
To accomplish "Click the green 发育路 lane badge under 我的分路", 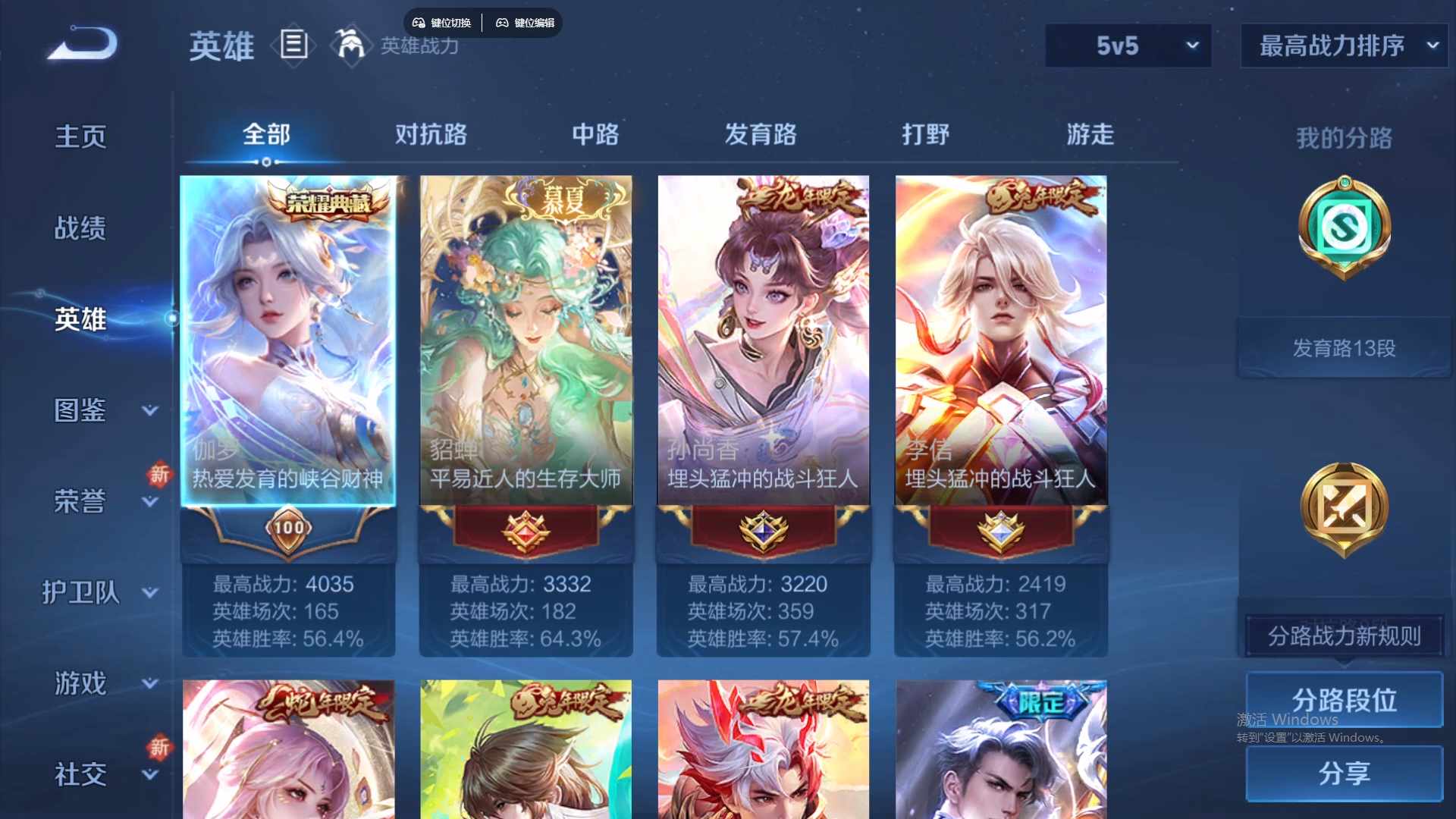I will (1343, 230).
